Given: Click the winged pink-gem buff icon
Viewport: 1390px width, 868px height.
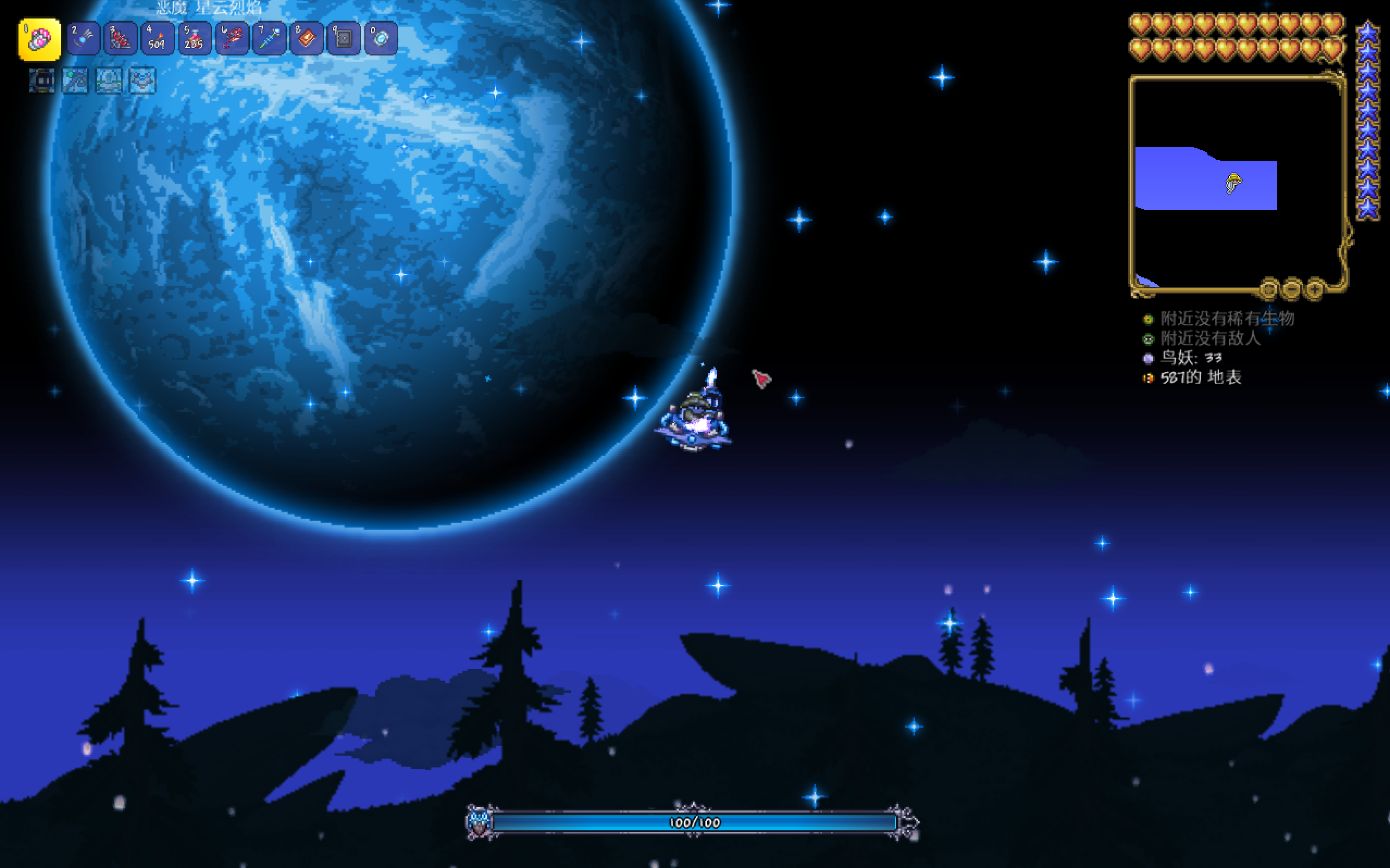Looking at the screenshot, I should pos(142,80).
